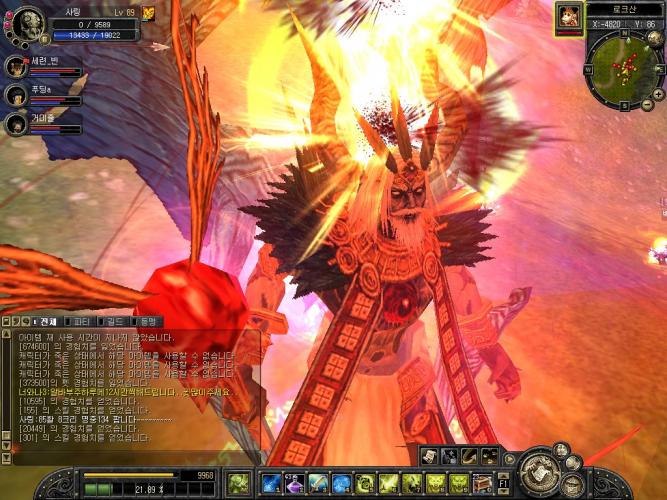This screenshot has height=500, width=667.
Task: Select the monkey target portrait
Action: pos(569,16)
